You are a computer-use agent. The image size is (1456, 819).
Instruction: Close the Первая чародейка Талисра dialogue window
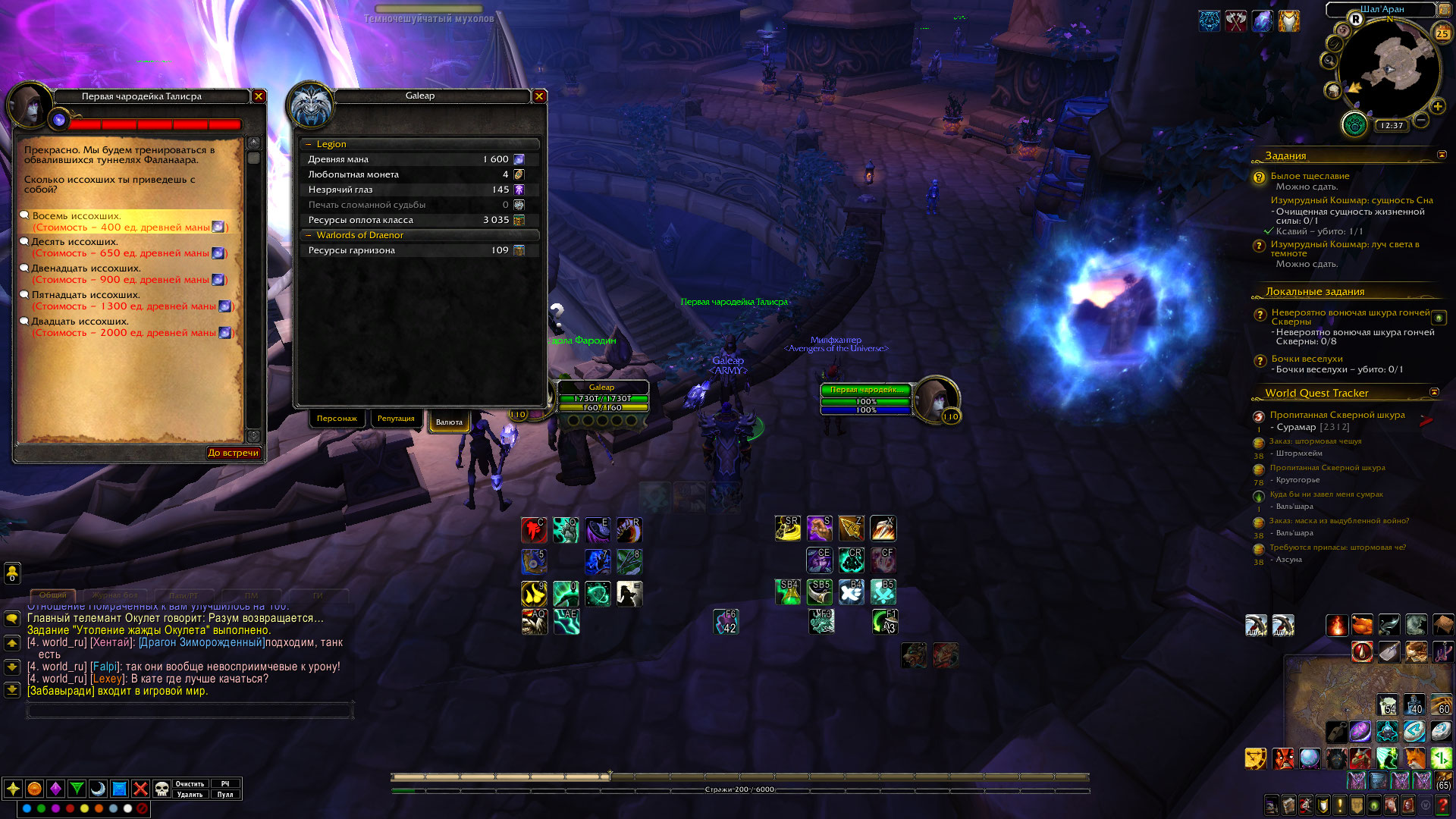click(x=259, y=96)
